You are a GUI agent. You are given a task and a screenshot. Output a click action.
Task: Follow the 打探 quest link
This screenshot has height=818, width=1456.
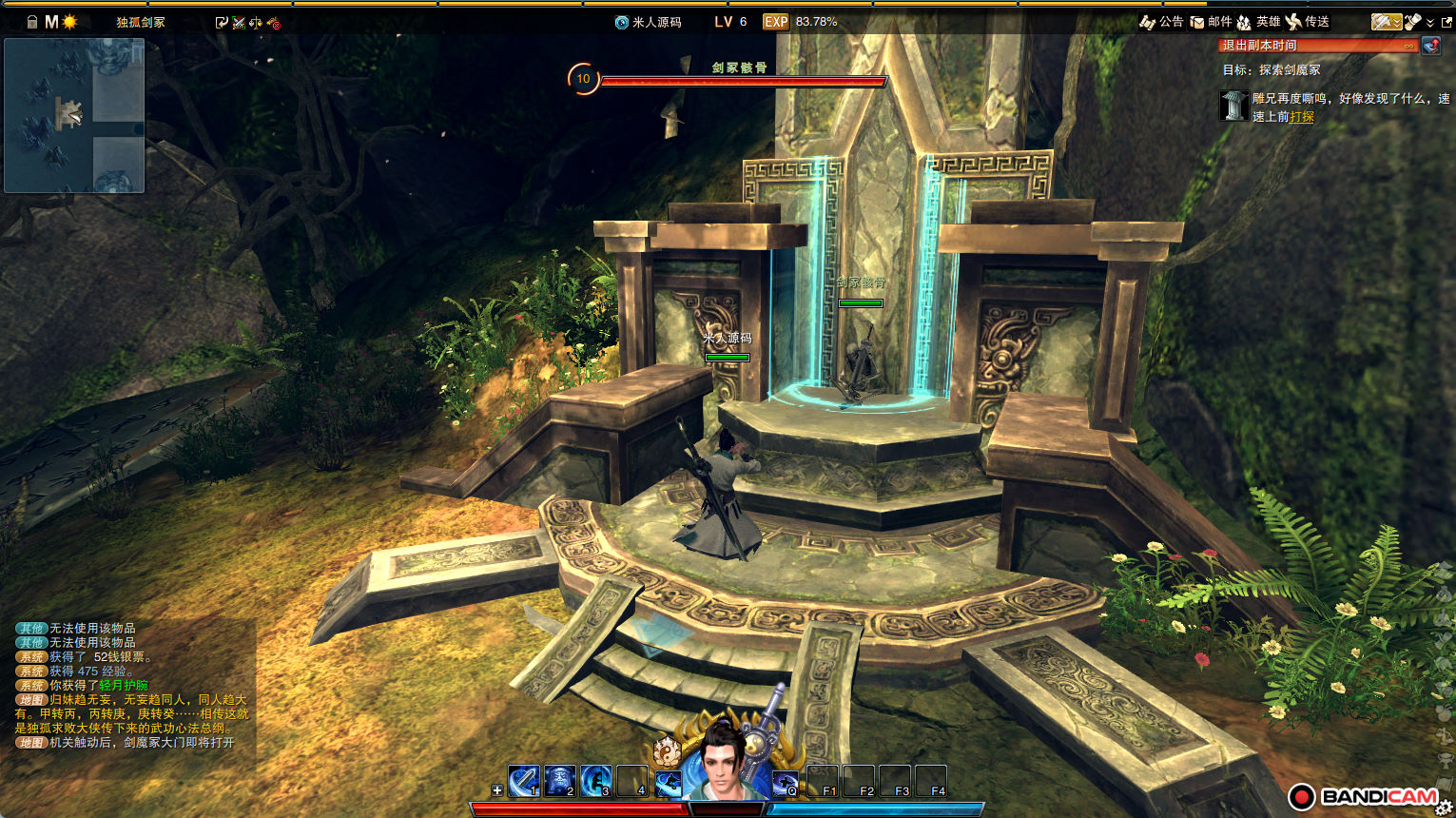[x=1302, y=117]
